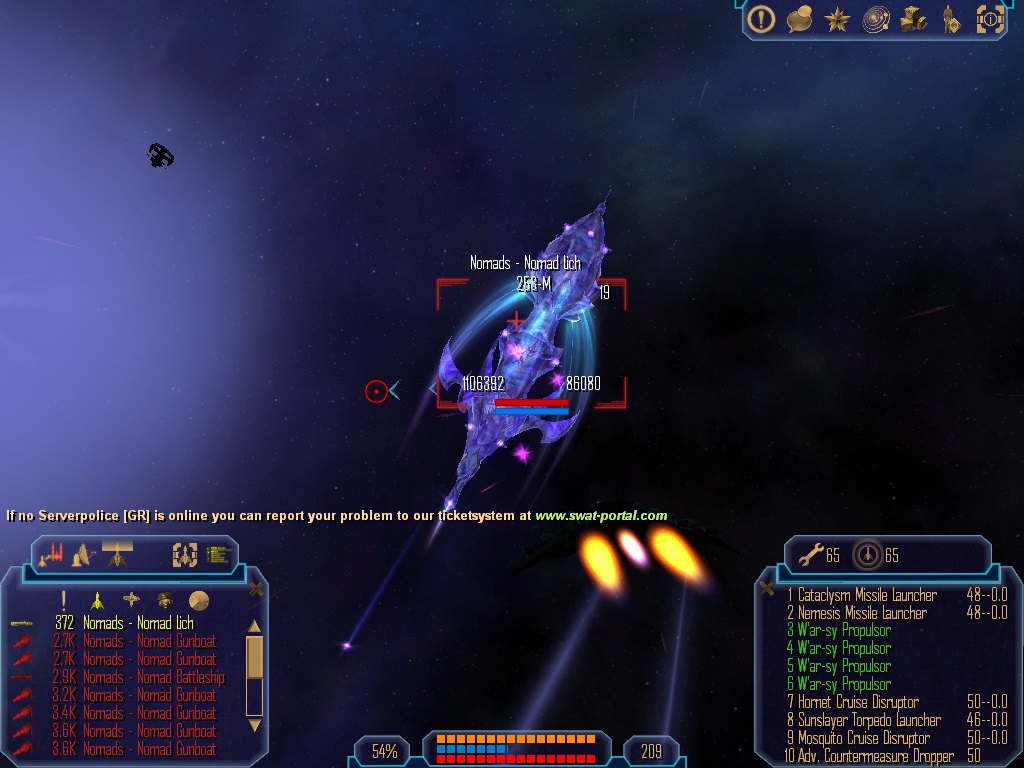Select the Nemesis Missile Launcher weapon
Screen dimensions: 1024x768
coord(862,613)
